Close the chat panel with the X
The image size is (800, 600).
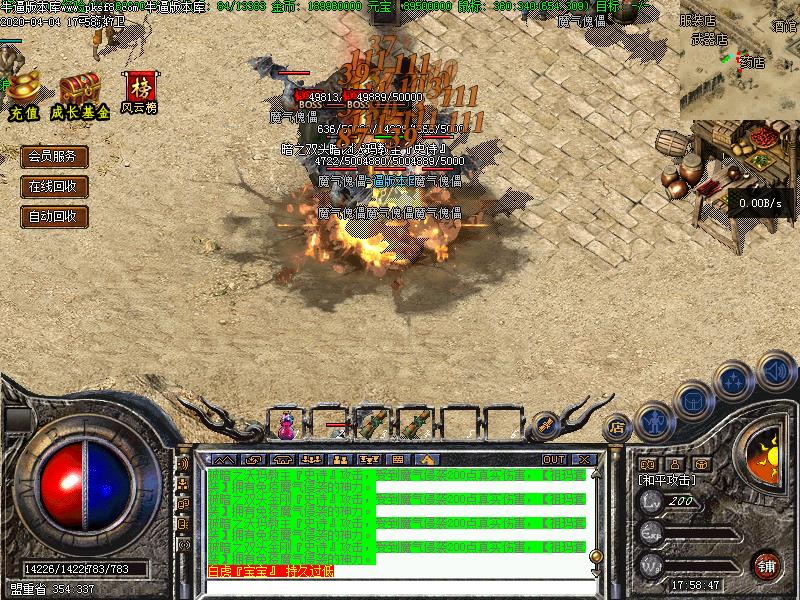pyautogui.click(x=583, y=459)
